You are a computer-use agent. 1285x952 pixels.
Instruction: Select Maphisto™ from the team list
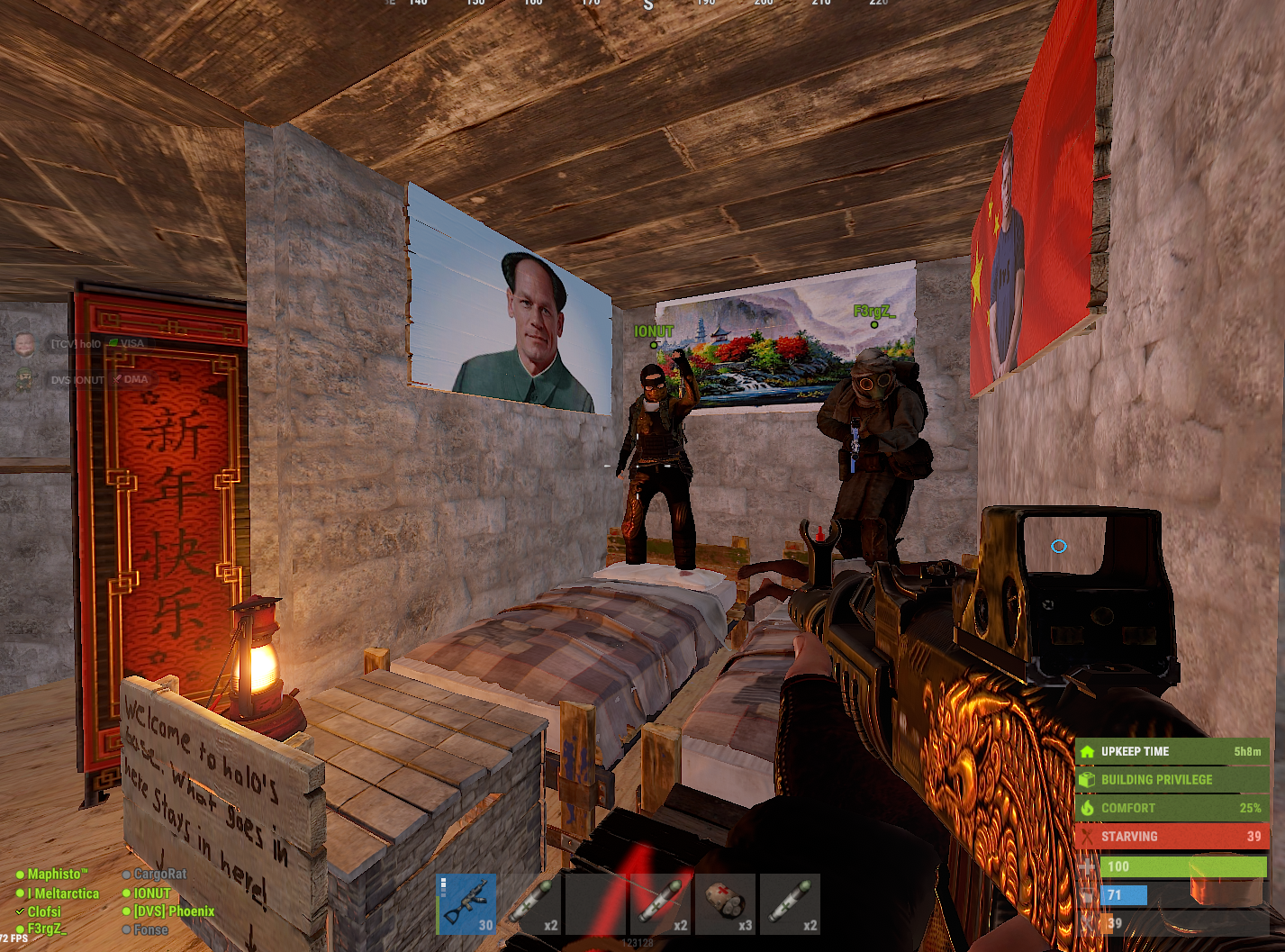click(58, 873)
